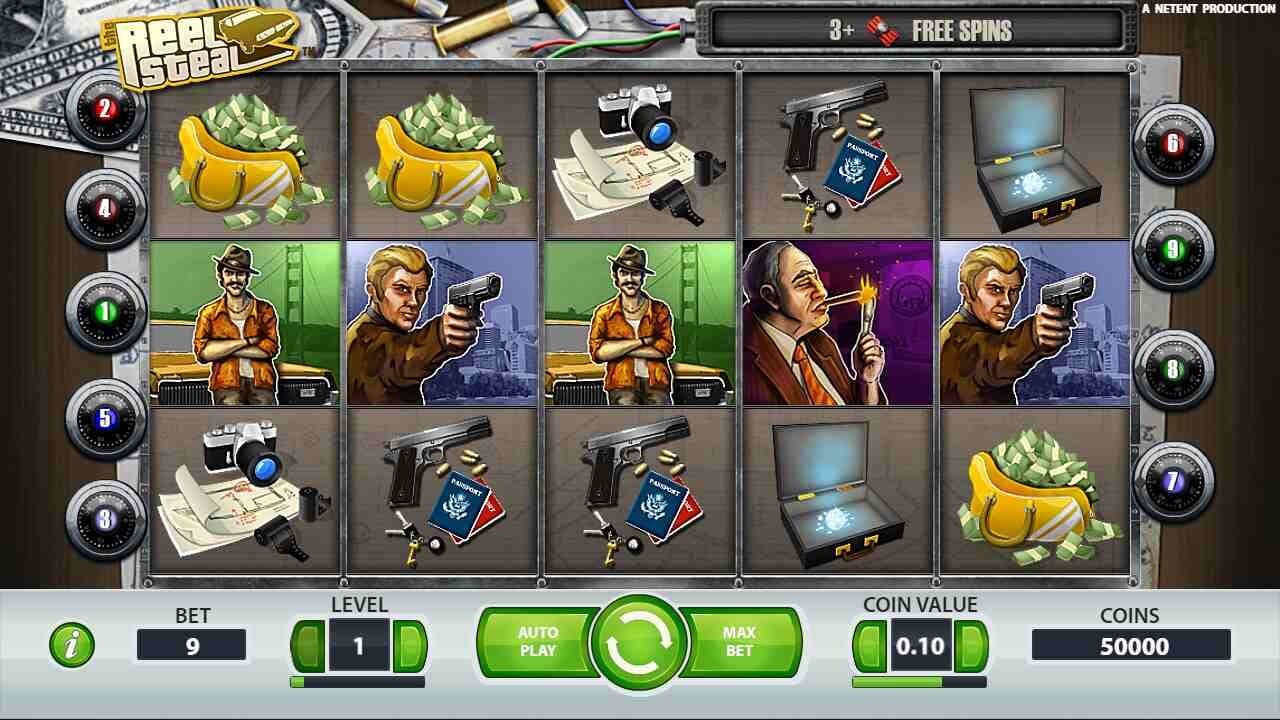
Task: Lower the coin value
Action: [870, 646]
